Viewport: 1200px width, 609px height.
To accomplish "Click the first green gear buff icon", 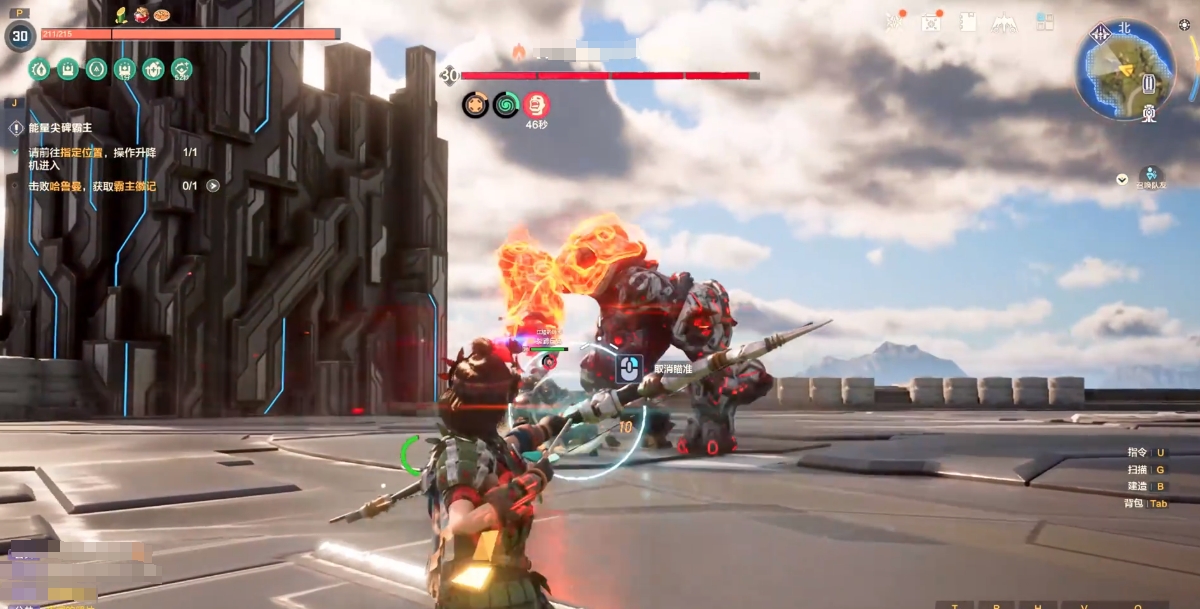I will [x=38, y=69].
